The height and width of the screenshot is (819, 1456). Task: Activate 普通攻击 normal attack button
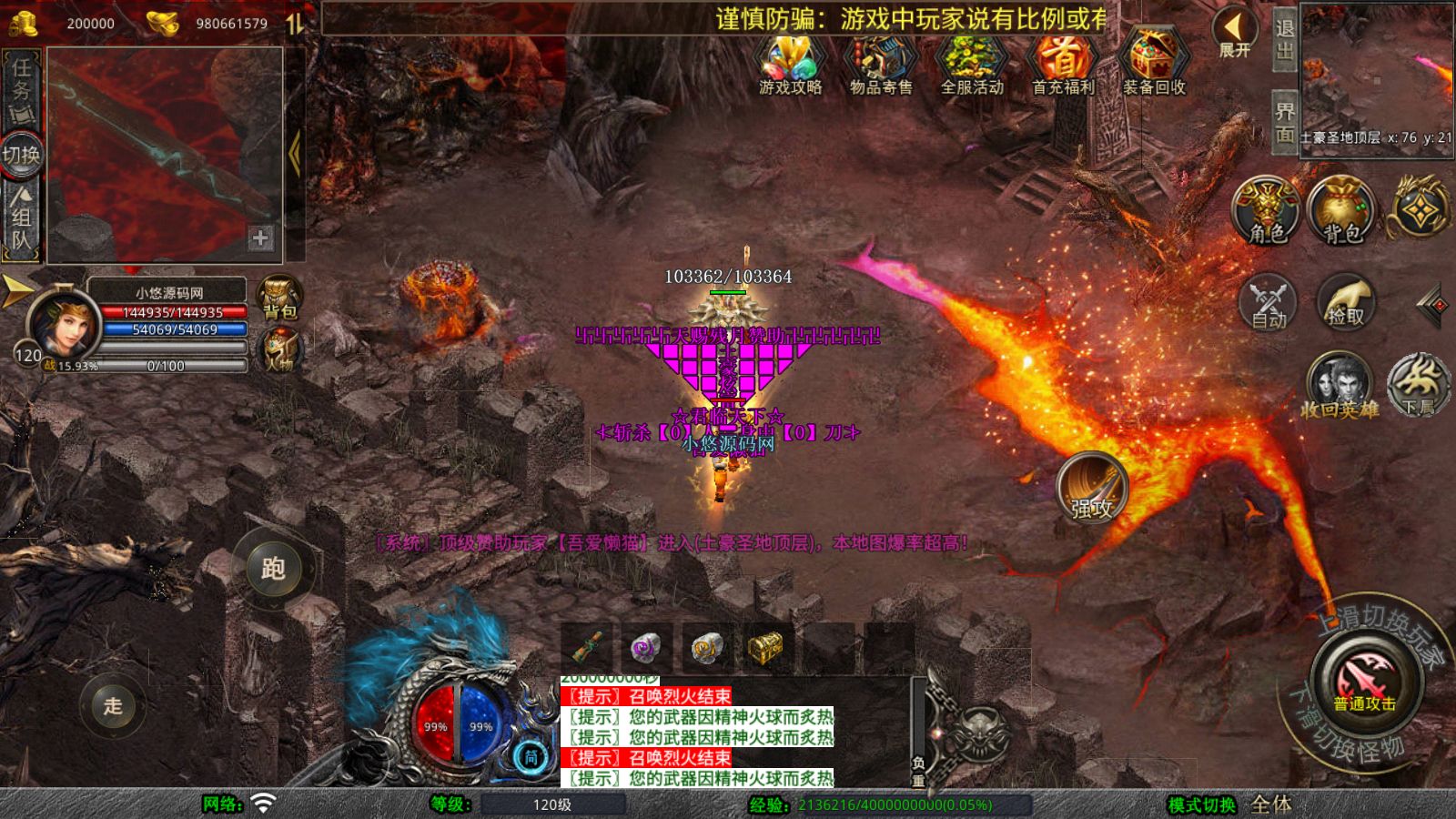coord(1364,681)
